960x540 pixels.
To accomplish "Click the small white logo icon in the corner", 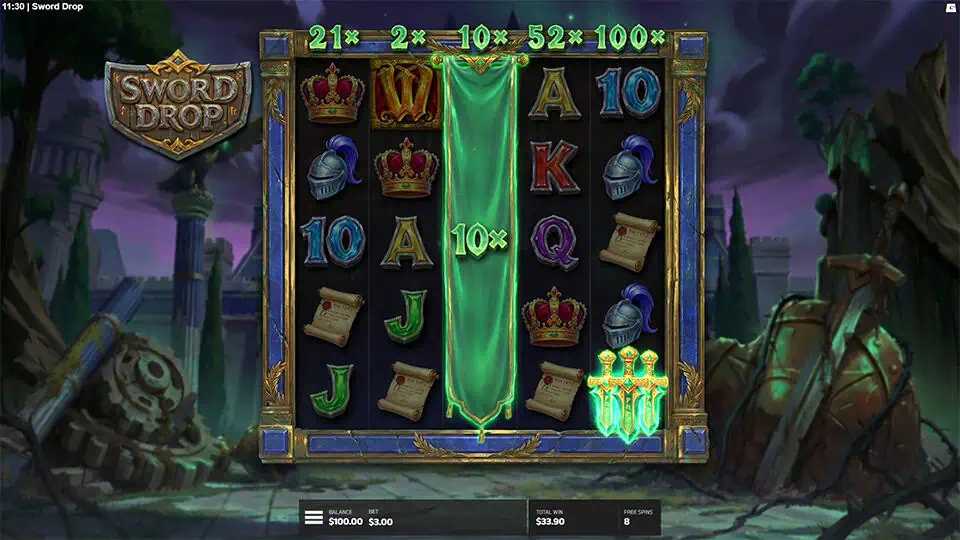I will pos(950,7).
